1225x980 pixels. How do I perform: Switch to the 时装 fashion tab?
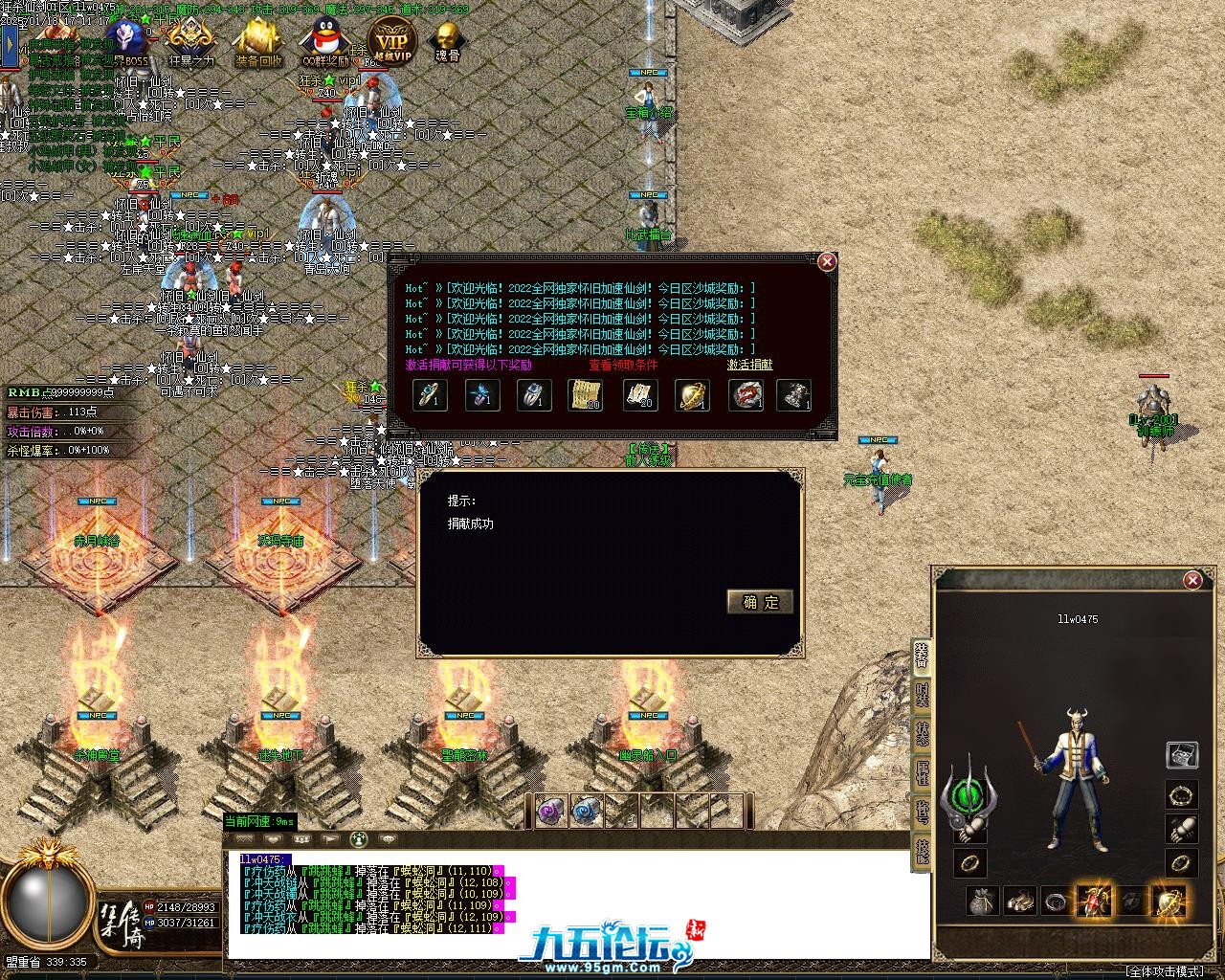pyautogui.click(x=922, y=695)
